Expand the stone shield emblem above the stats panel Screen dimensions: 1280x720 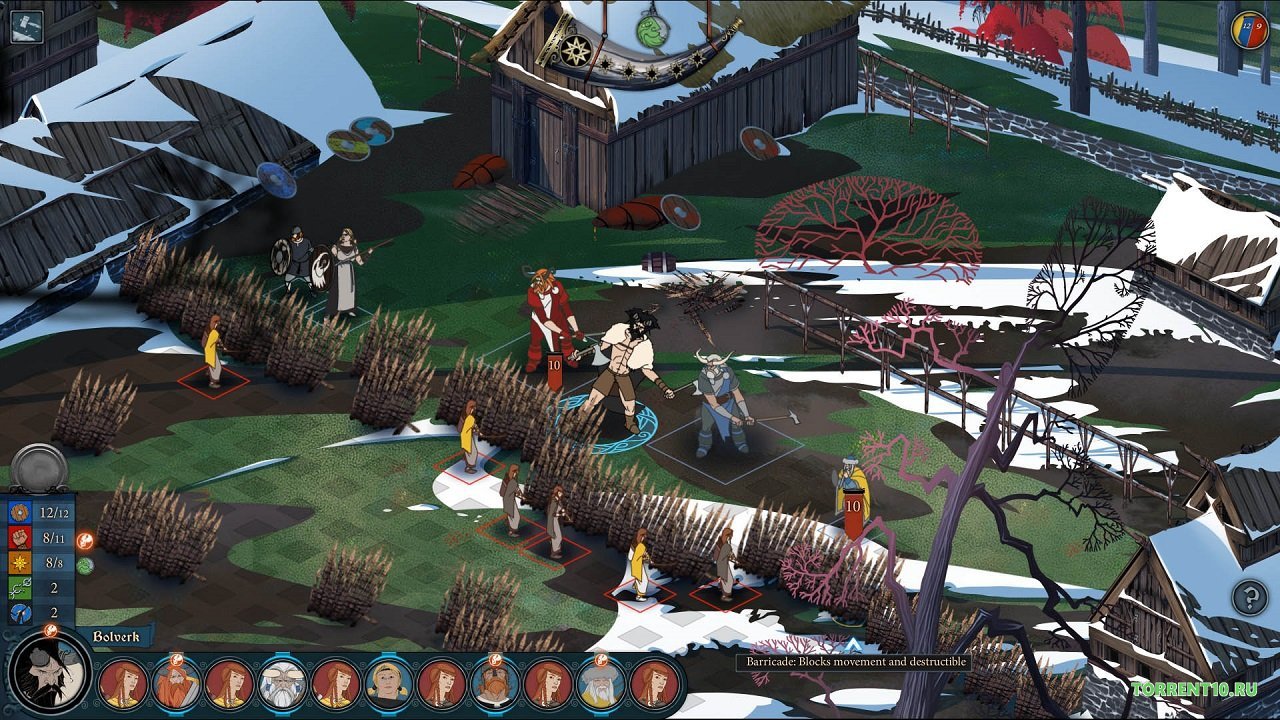click(x=38, y=464)
